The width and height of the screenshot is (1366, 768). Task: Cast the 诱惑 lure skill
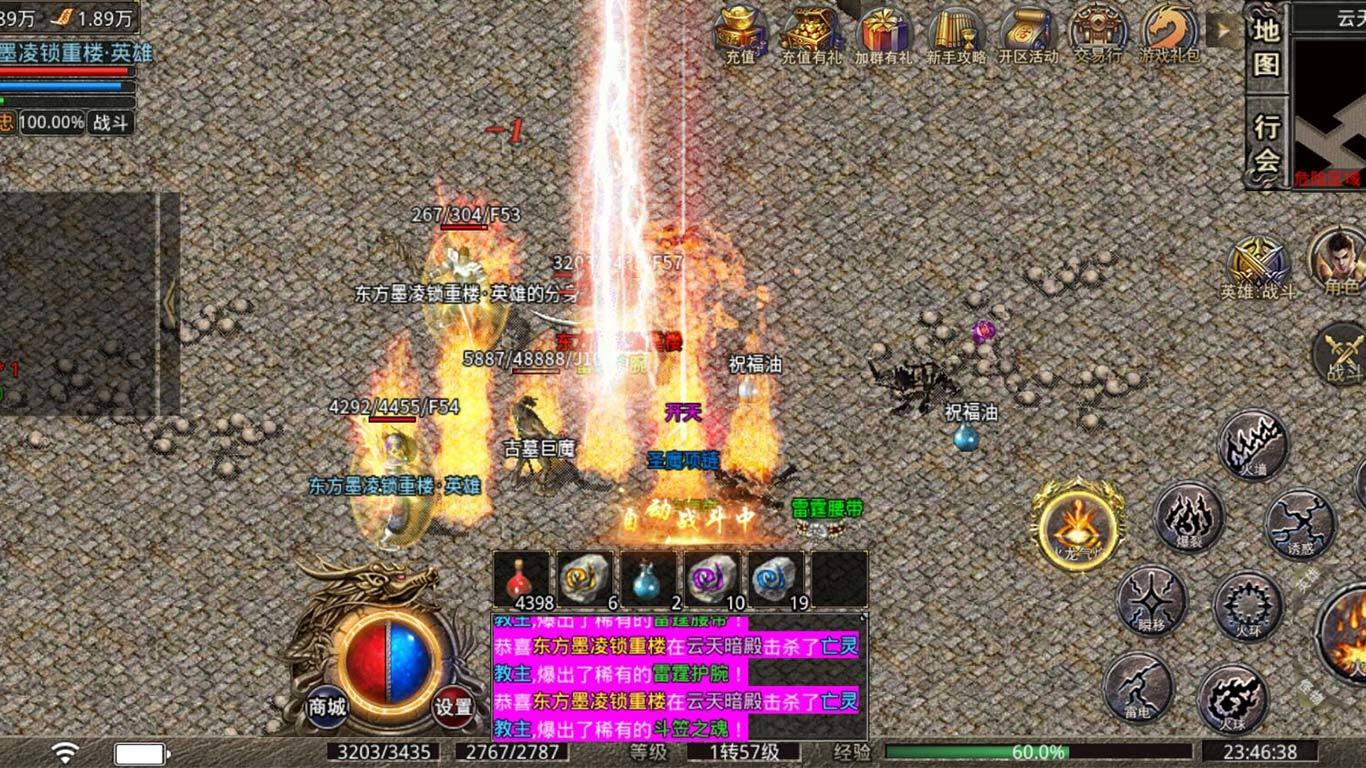pos(1300,522)
